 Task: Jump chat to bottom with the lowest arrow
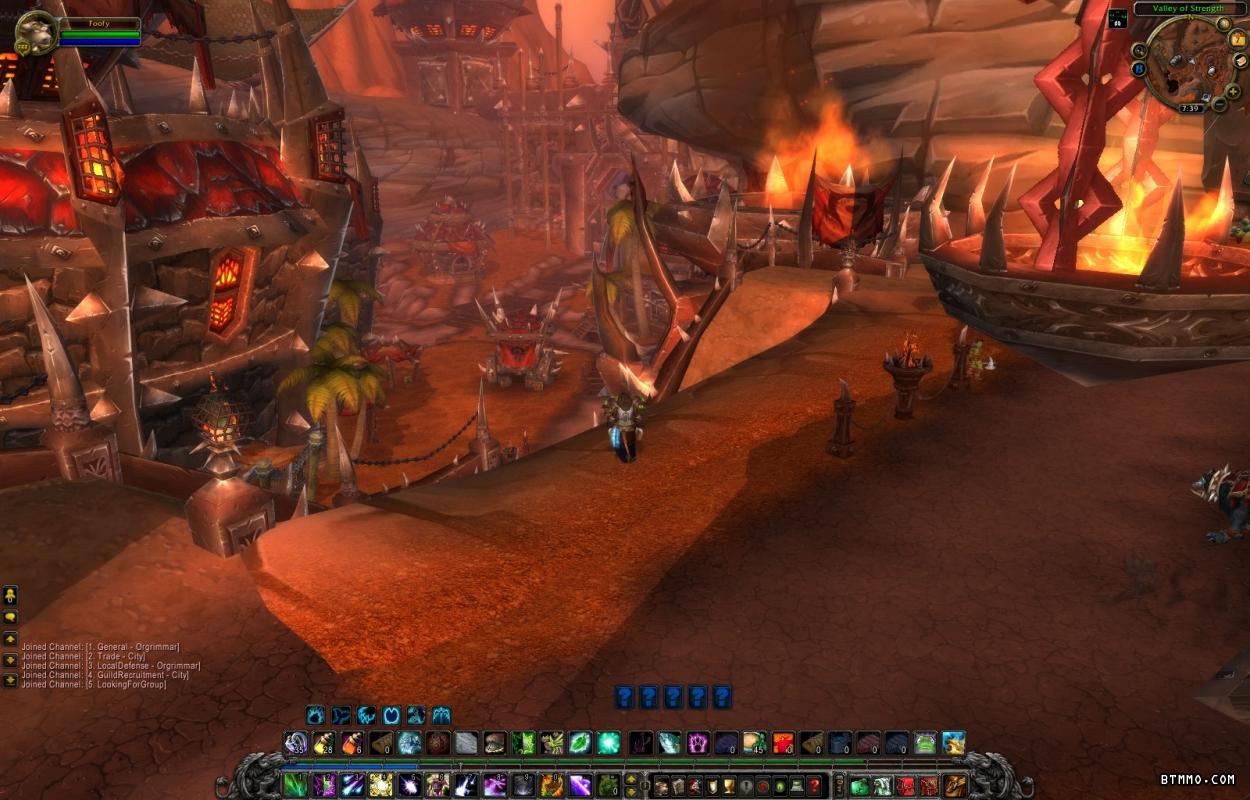click(10, 679)
